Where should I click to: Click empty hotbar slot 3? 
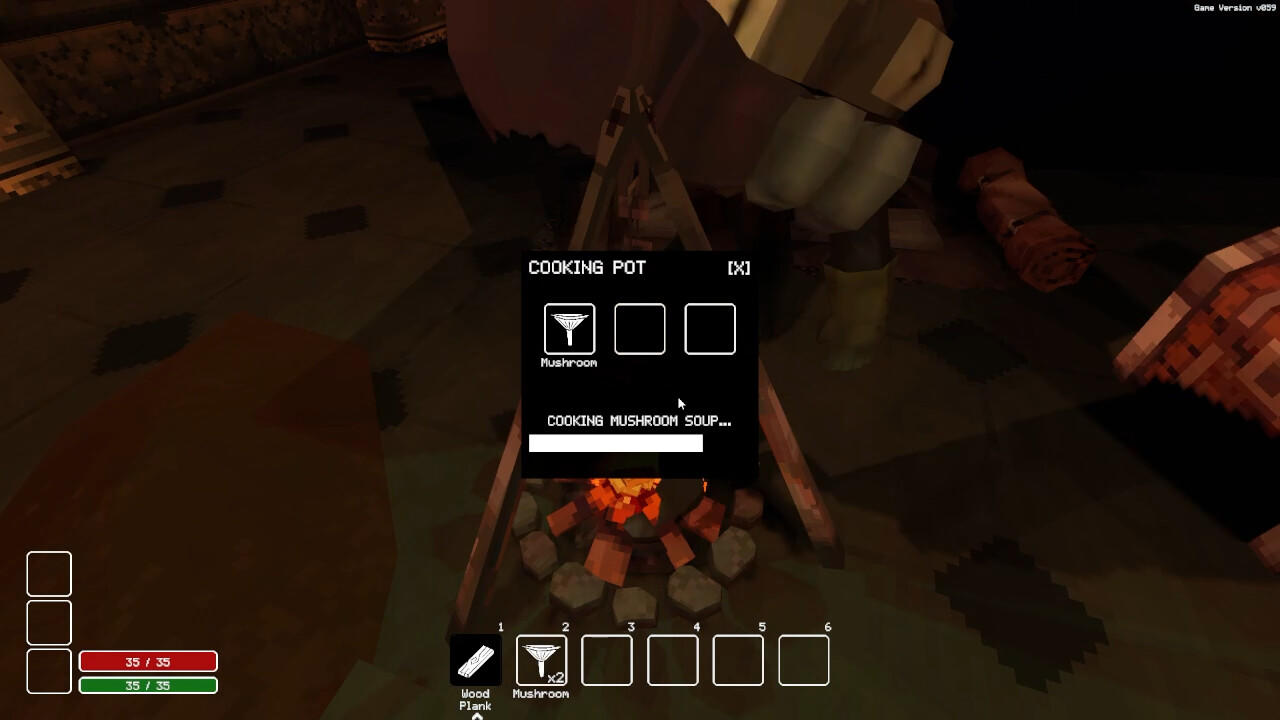click(x=606, y=657)
